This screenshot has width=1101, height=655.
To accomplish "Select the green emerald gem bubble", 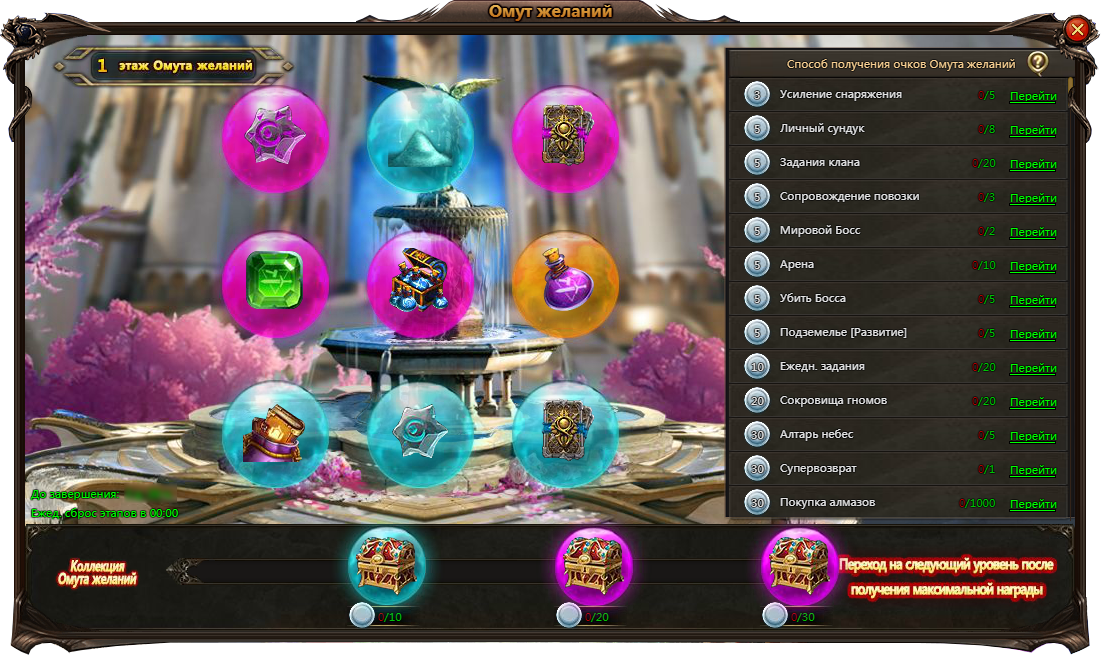I will point(275,285).
